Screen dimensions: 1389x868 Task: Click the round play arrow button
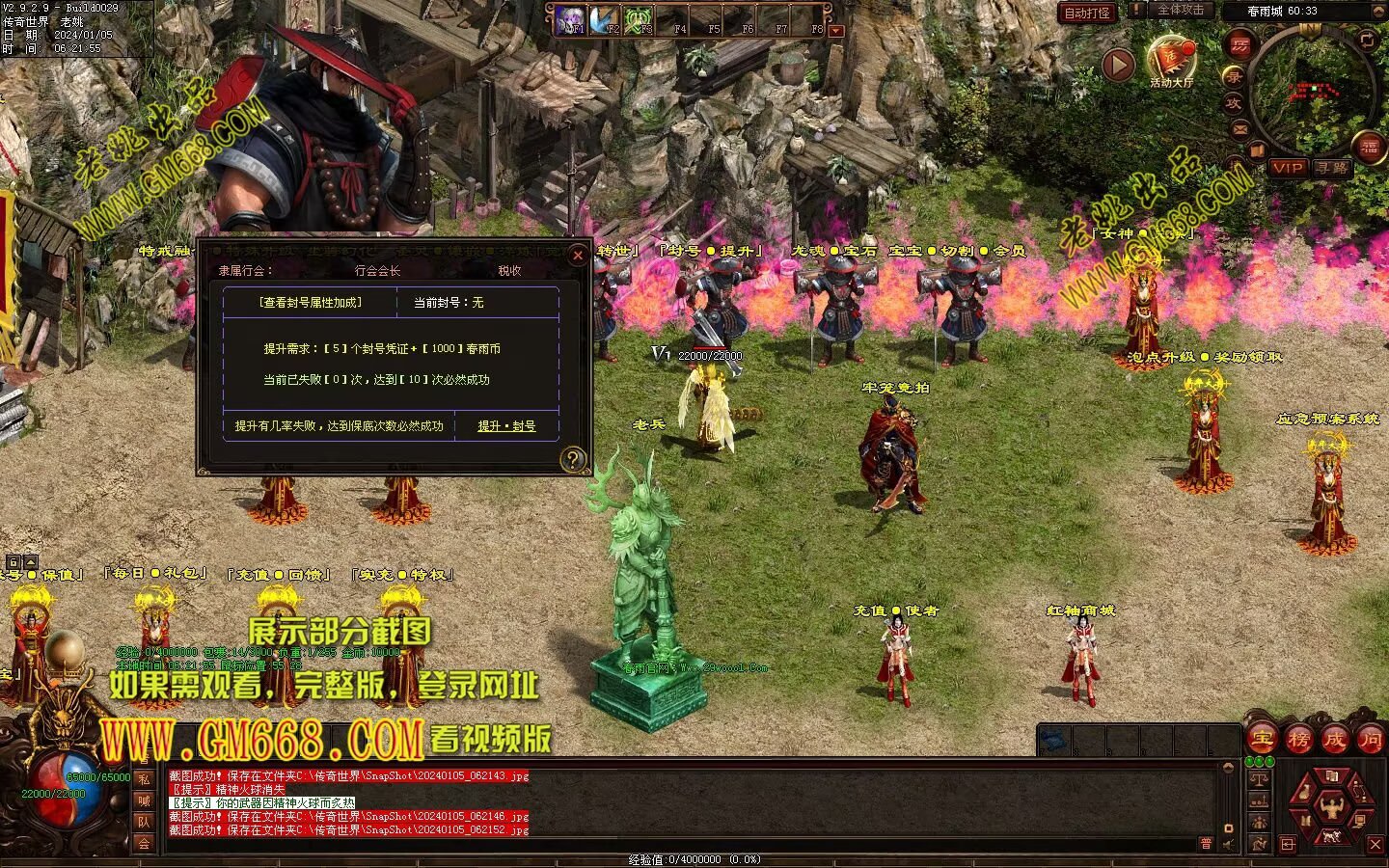[1118, 65]
